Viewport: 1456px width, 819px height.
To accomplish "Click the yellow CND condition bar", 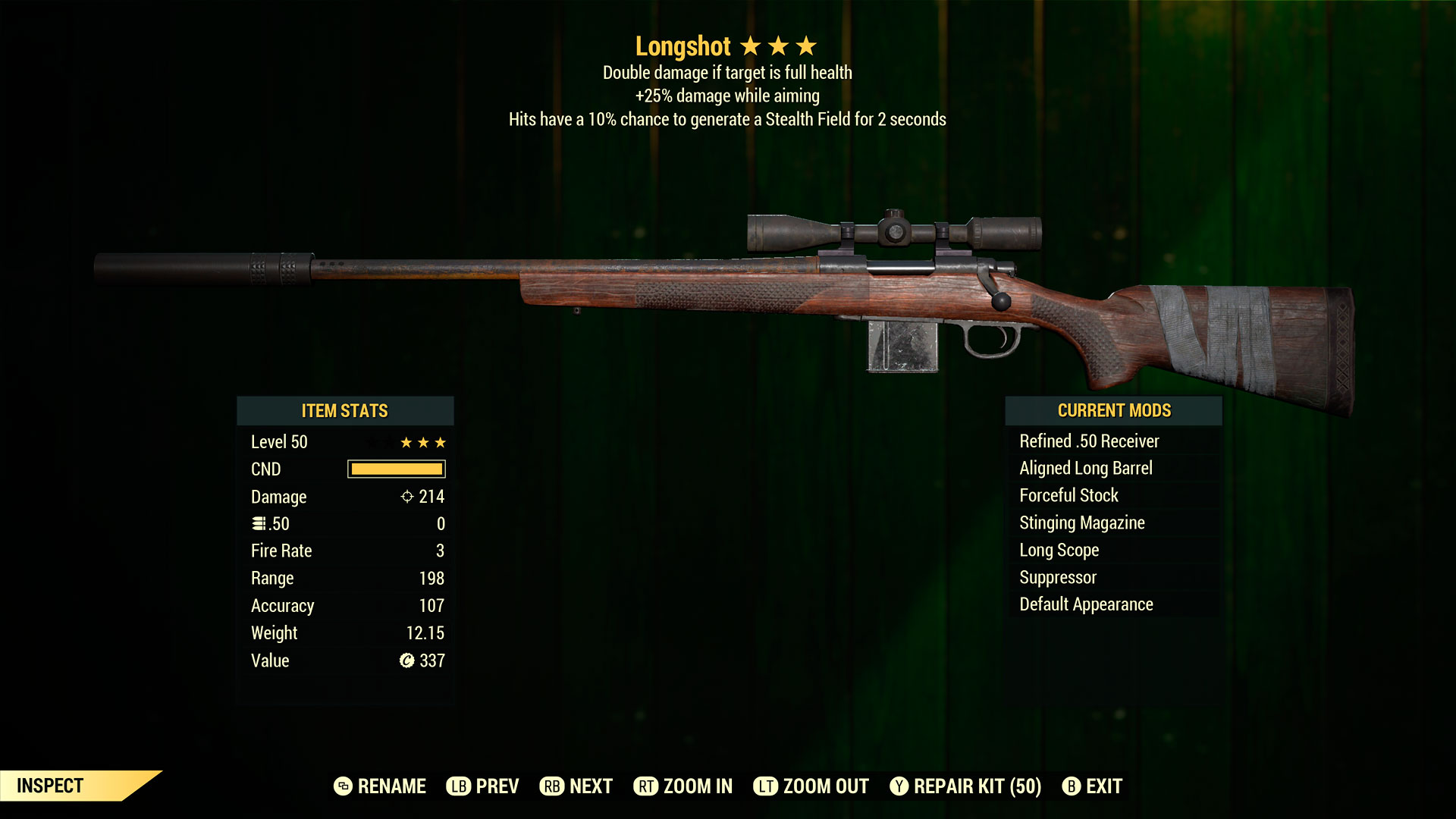I will pyautogui.click(x=395, y=469).
